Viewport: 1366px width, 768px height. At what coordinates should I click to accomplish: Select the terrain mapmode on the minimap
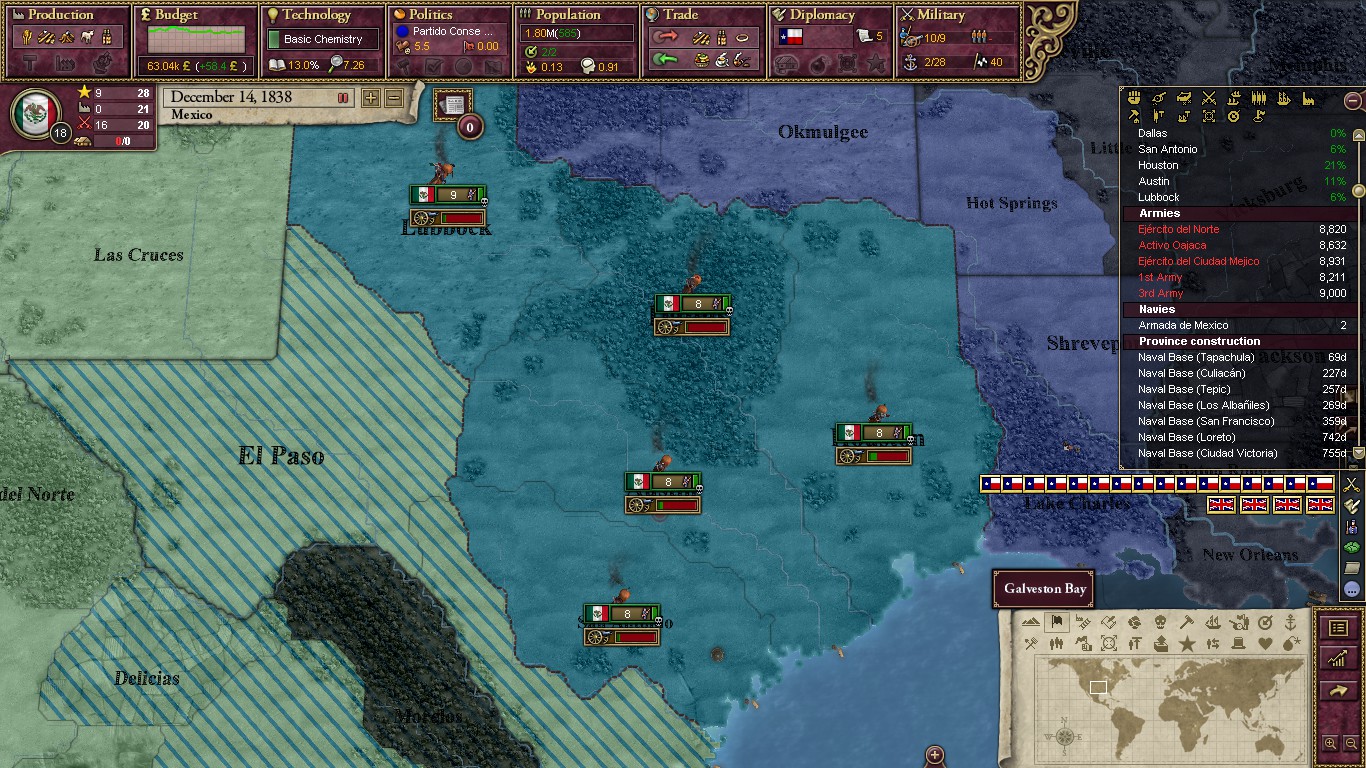1029,622
